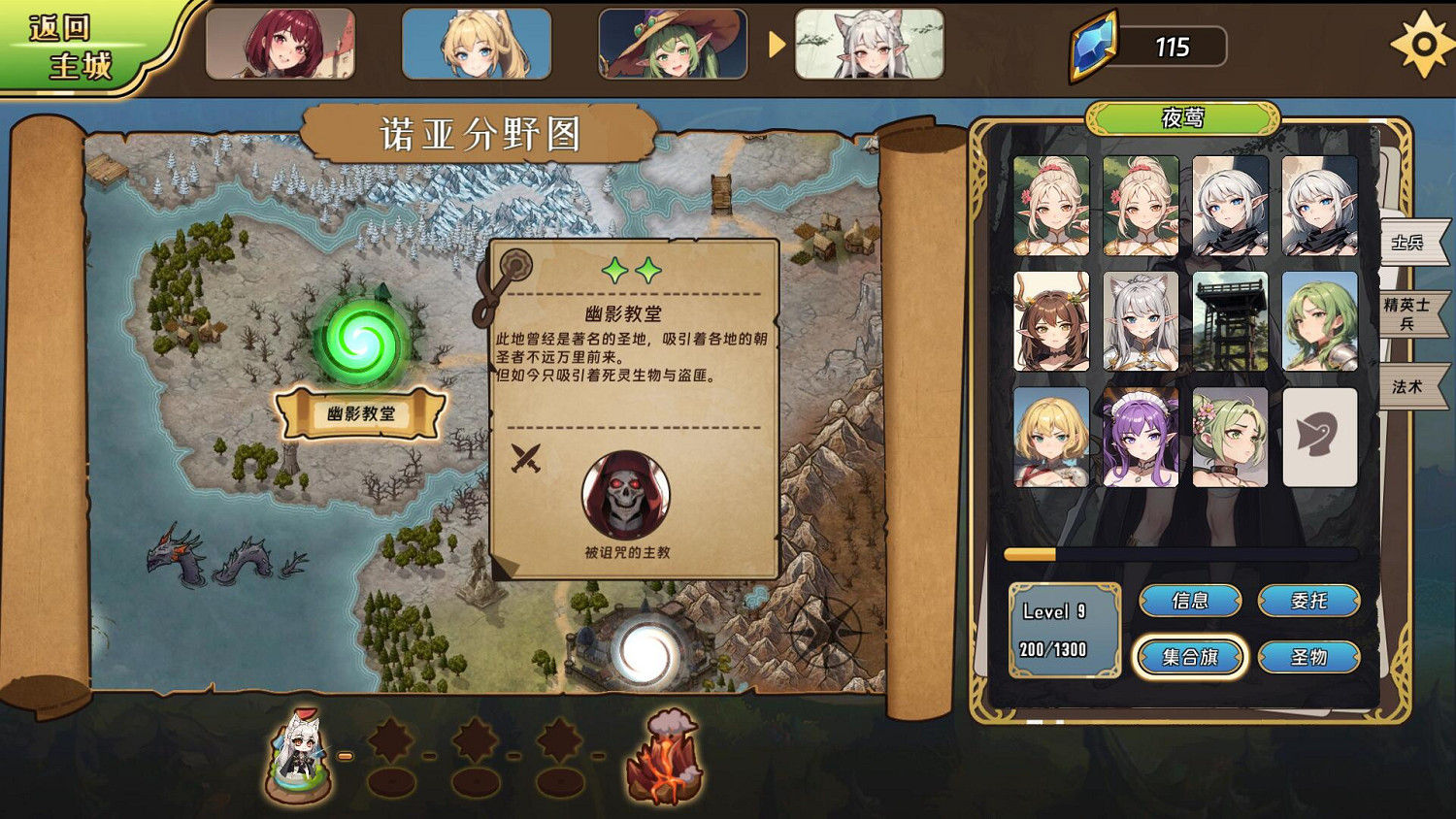Click the watchtower image in the unit grid
1456x819 pixels.
(x=1229, y=320)
